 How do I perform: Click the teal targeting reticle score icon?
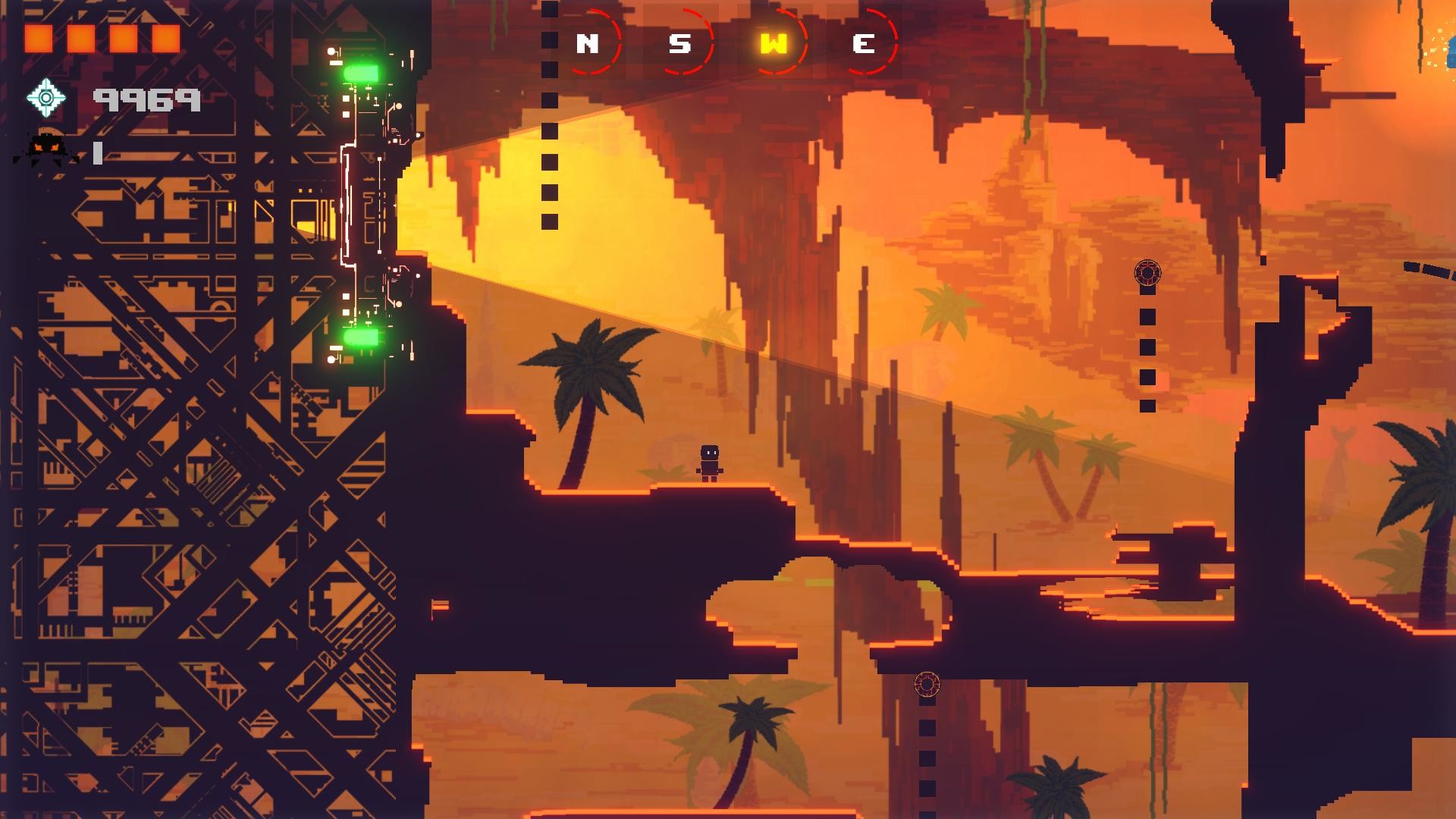pos(47,98)
